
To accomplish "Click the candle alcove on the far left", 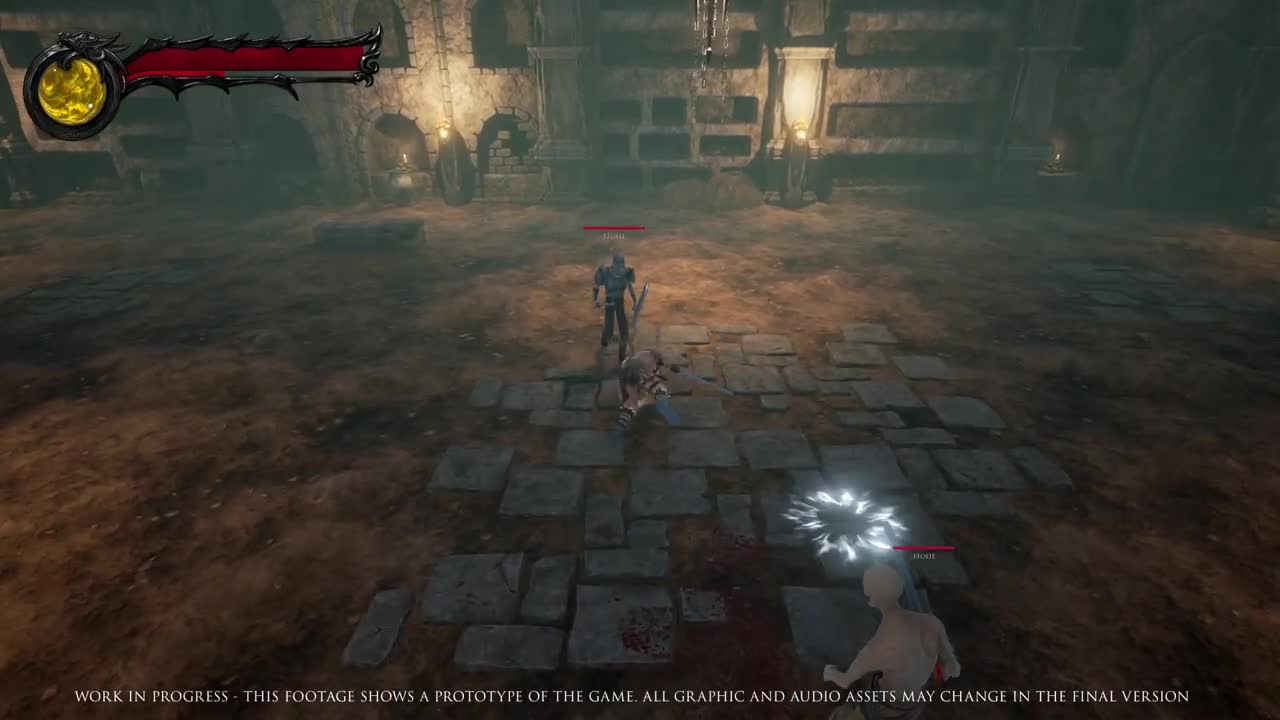I will pos(405,160).
